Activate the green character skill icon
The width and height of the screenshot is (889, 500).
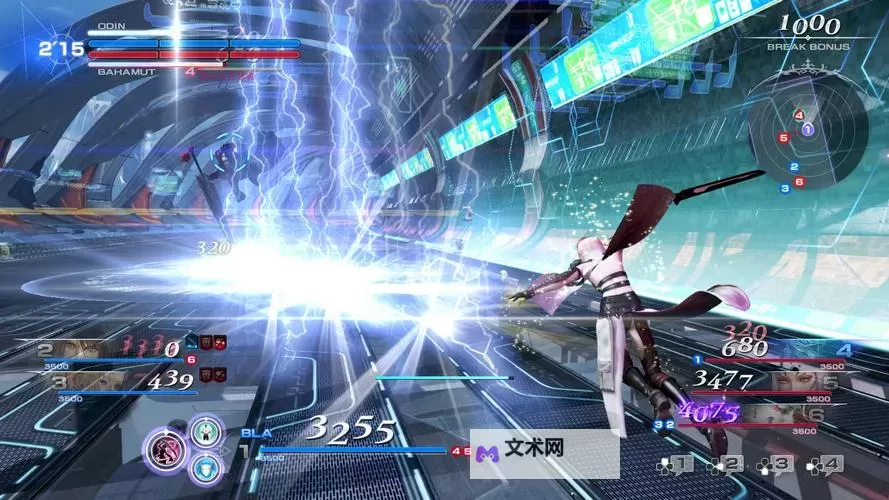point(206,431)
